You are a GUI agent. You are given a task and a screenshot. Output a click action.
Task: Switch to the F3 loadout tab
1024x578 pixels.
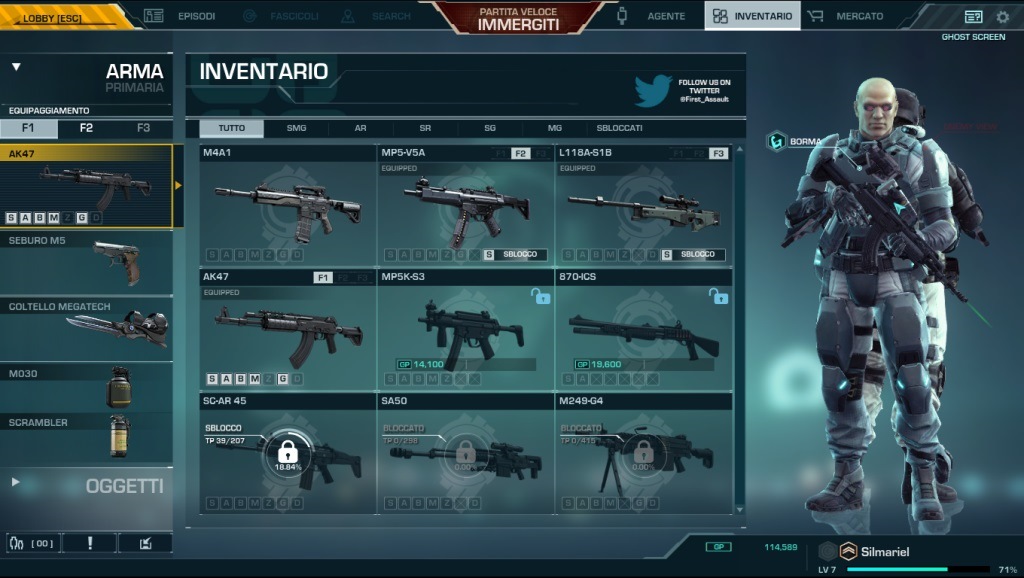coord(143,128)
